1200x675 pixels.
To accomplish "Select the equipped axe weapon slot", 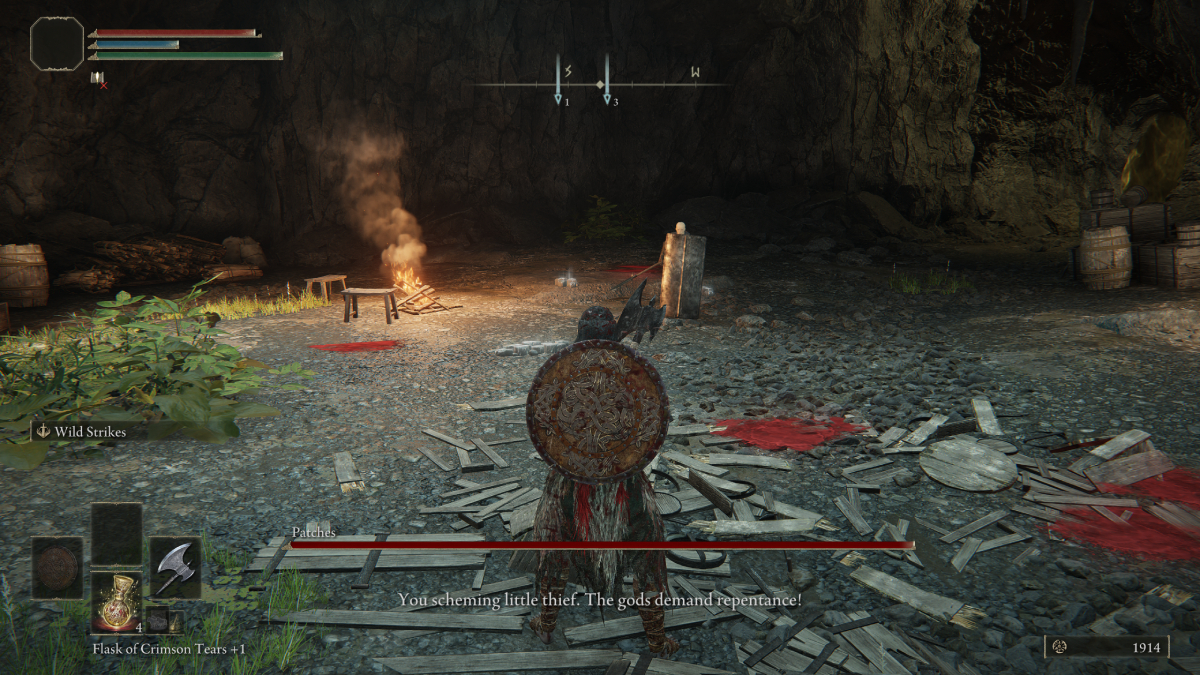I will click(175, 567).
